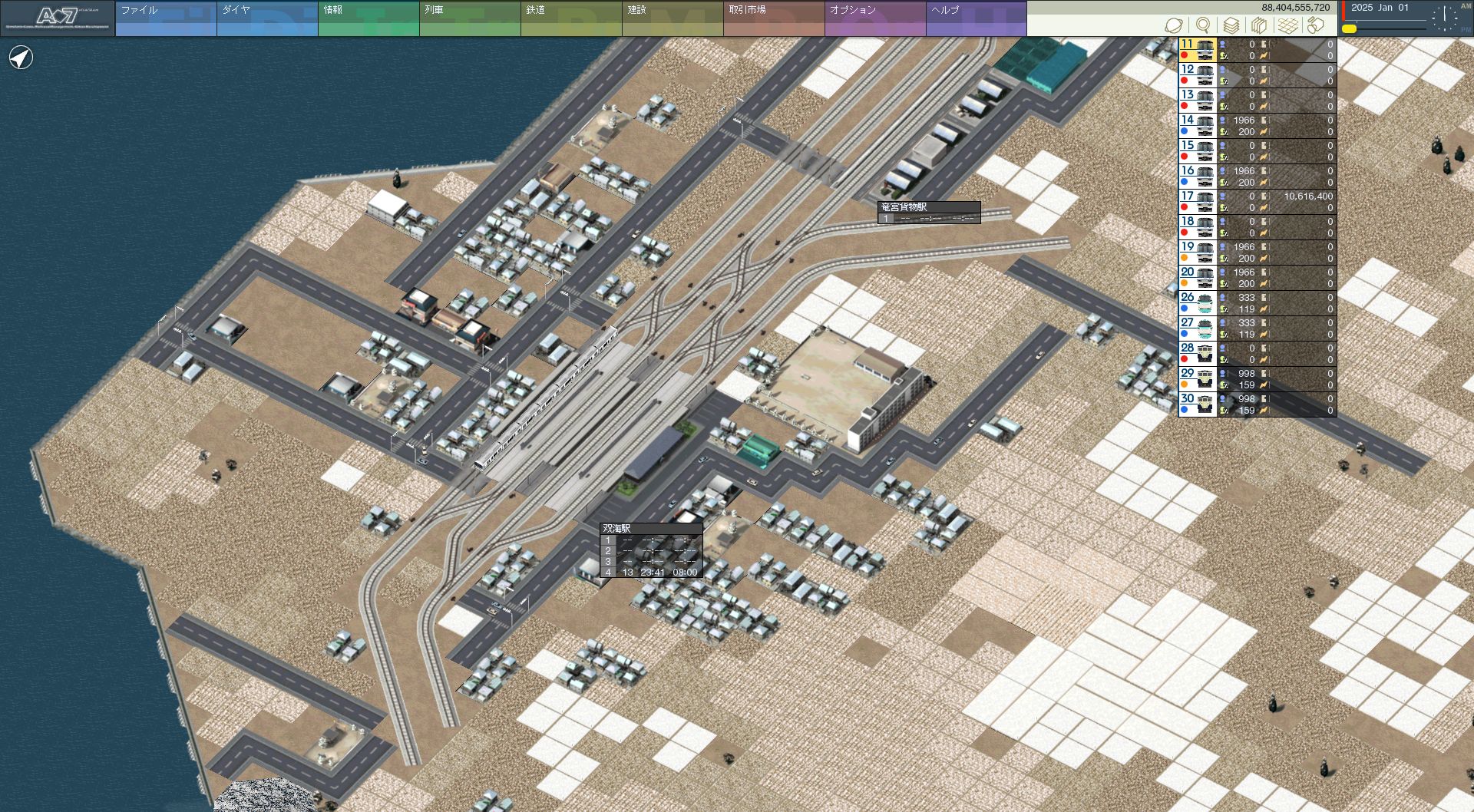This screenshot has width=1474, height=812.
Task: Click the stacked layers icon
Action: point(1231,25)
